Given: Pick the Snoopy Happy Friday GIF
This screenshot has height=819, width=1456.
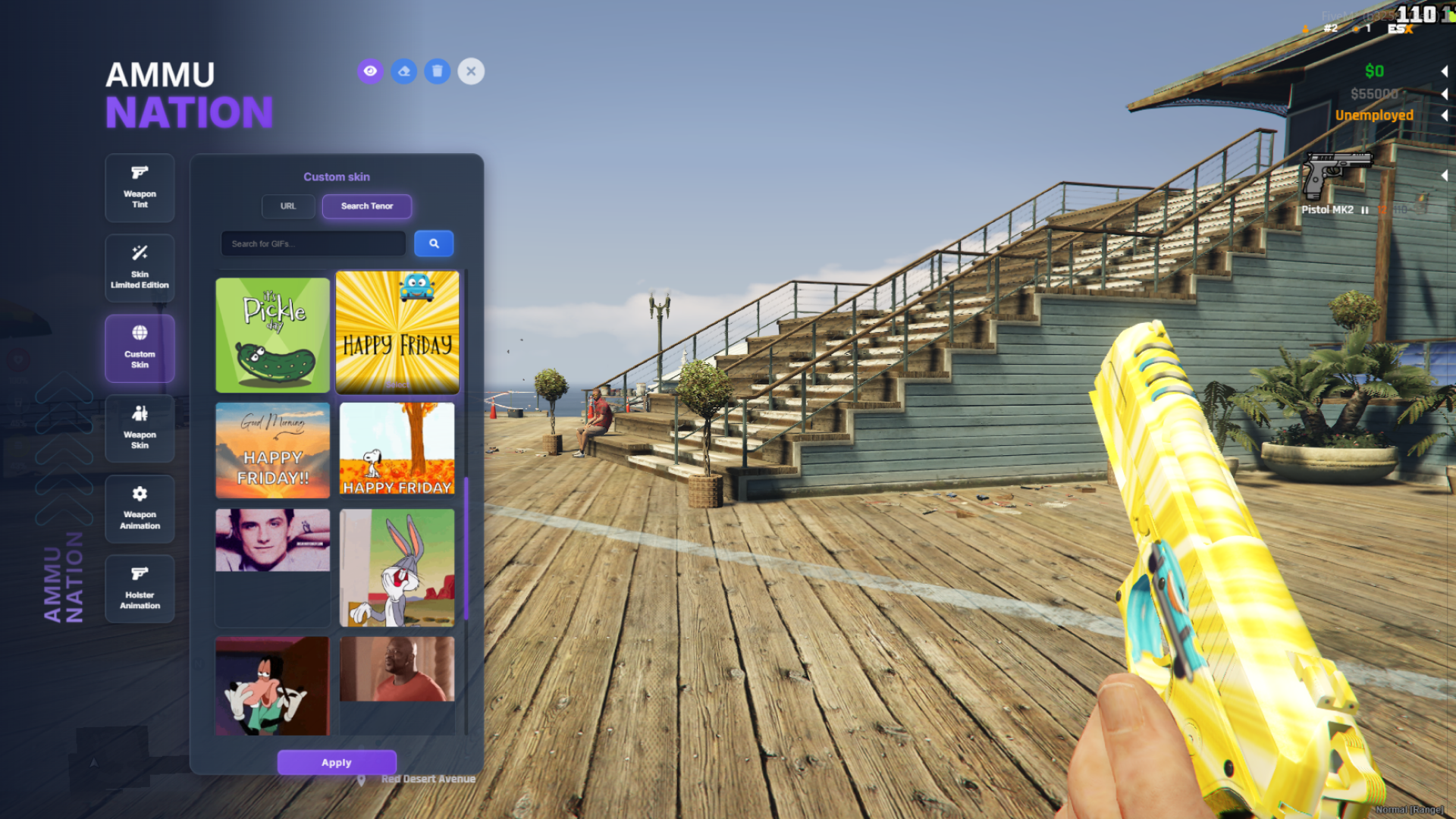Looking at the screenshot, I should tap(397, 449).
